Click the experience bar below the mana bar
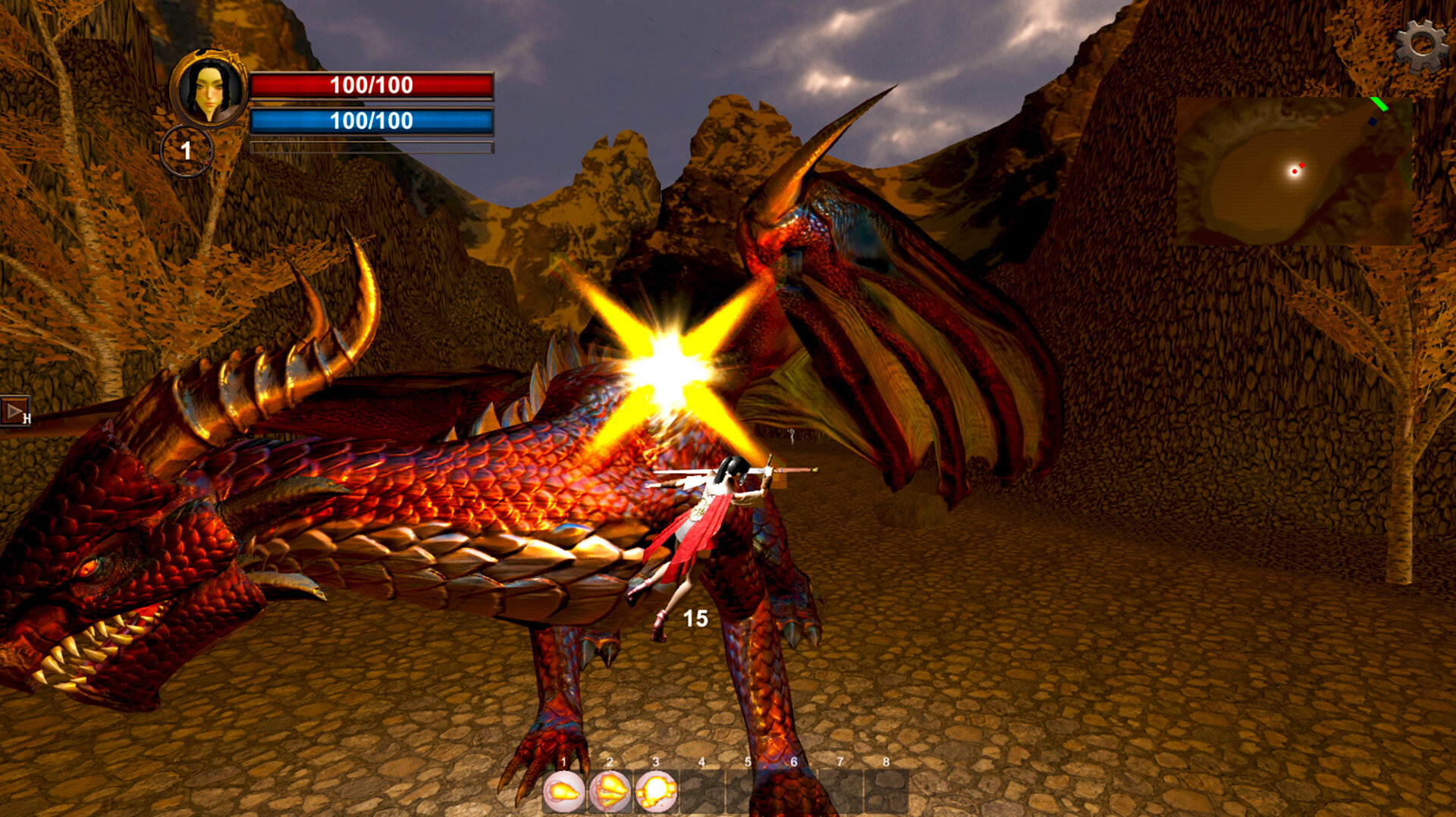The image size is (1456, 817). tap(372, 144)
